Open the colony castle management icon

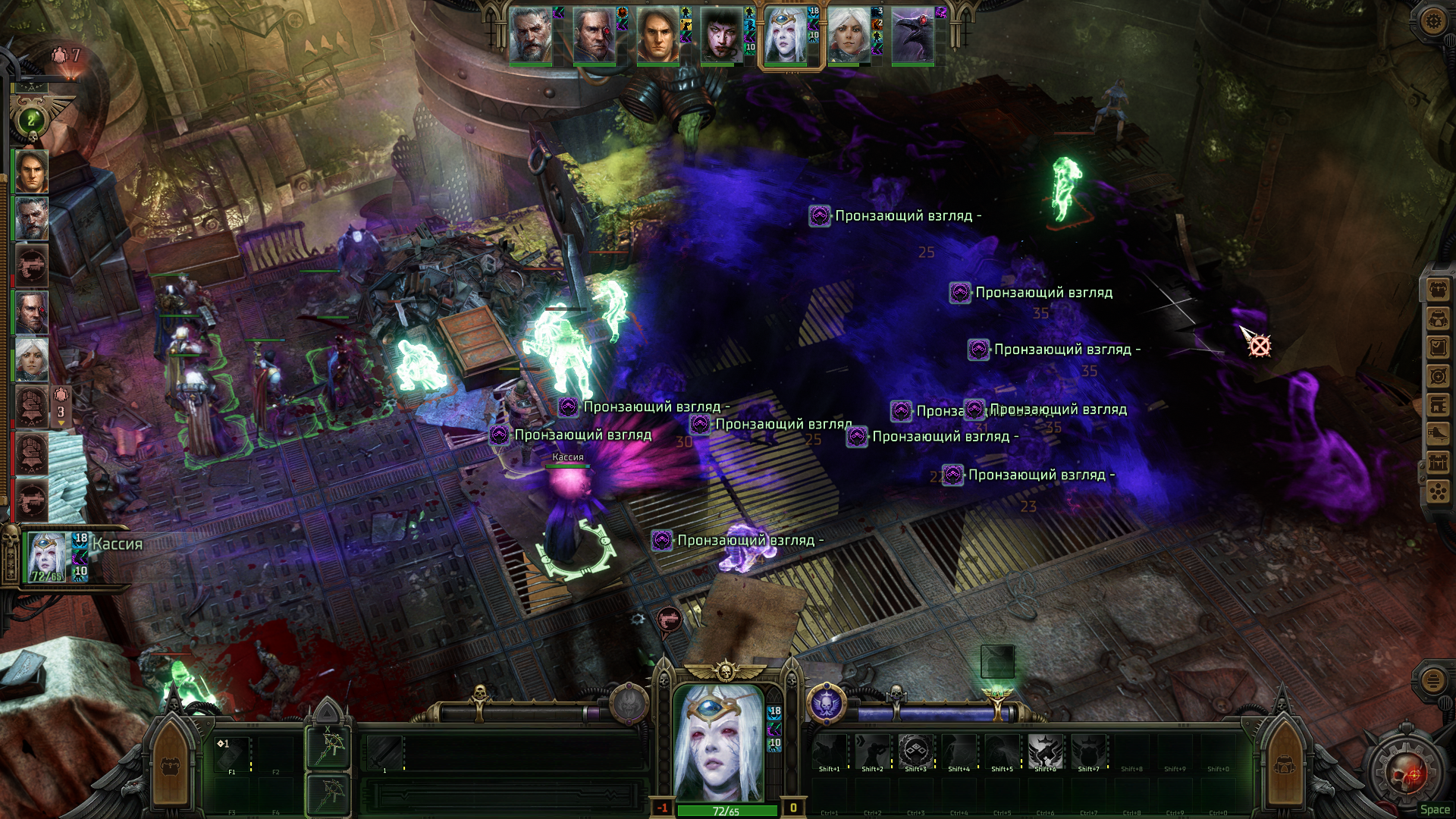tap(1439, 463)
